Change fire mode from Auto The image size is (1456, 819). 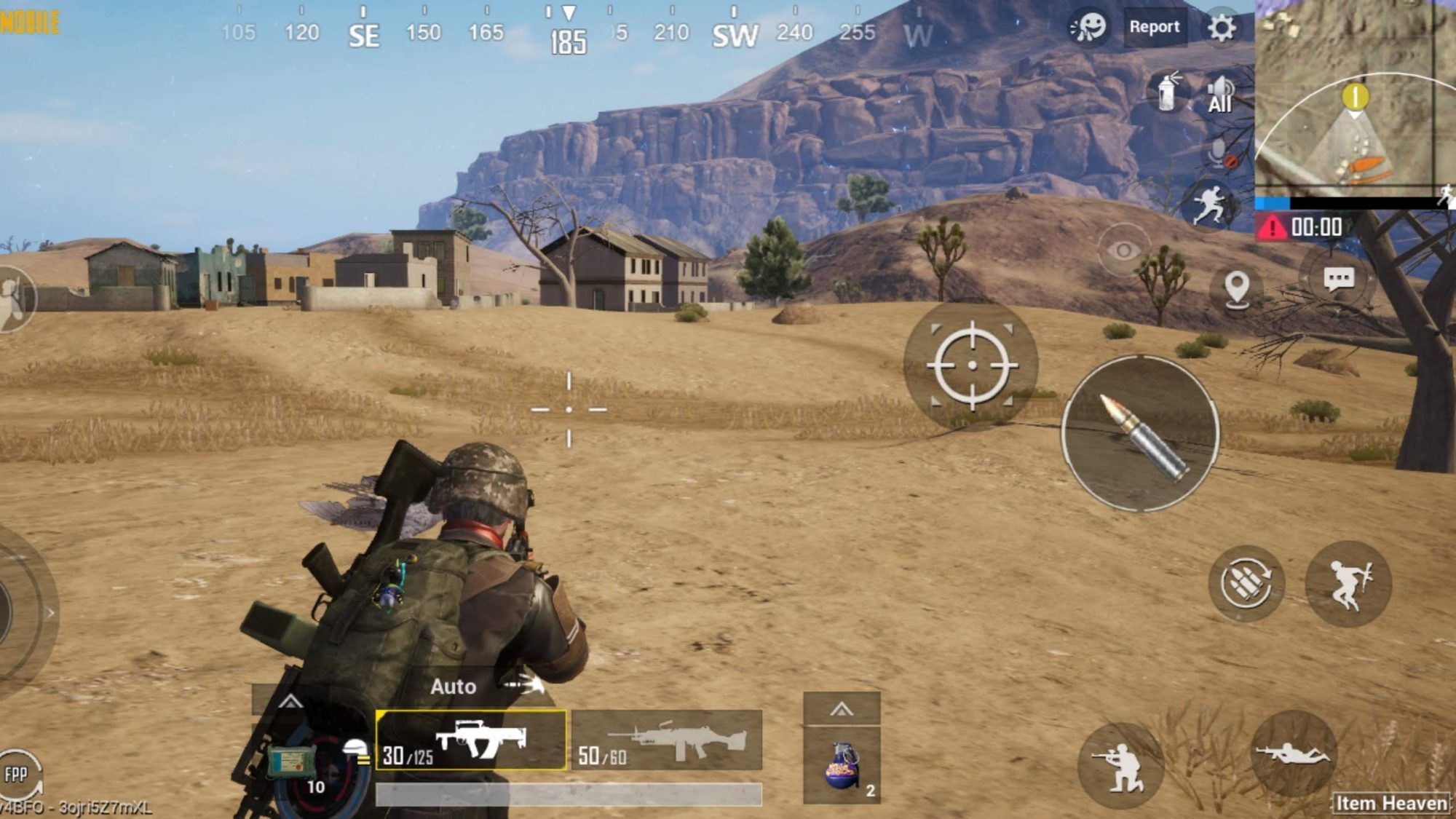[x=455, y=686]
